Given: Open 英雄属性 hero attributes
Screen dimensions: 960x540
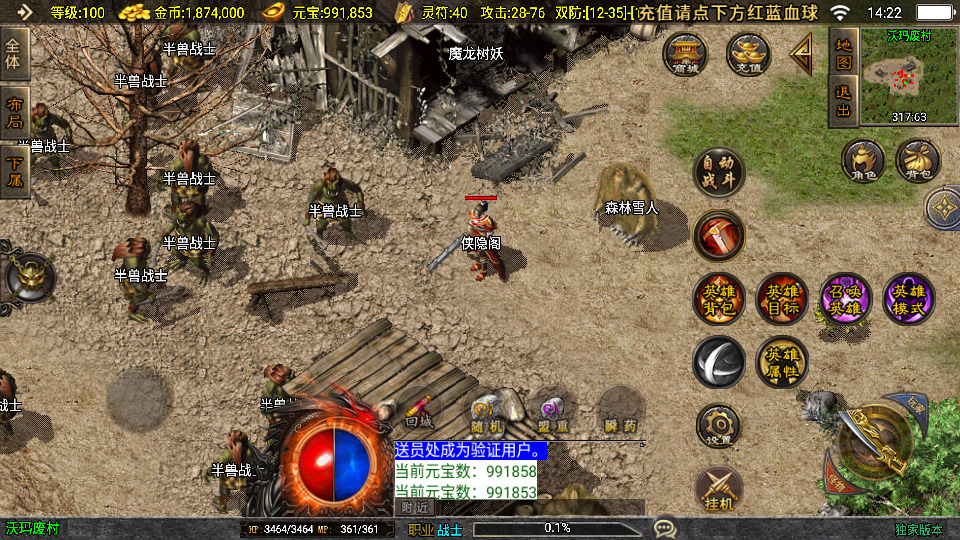Looking at the screenshot, I should click(782, 362).
